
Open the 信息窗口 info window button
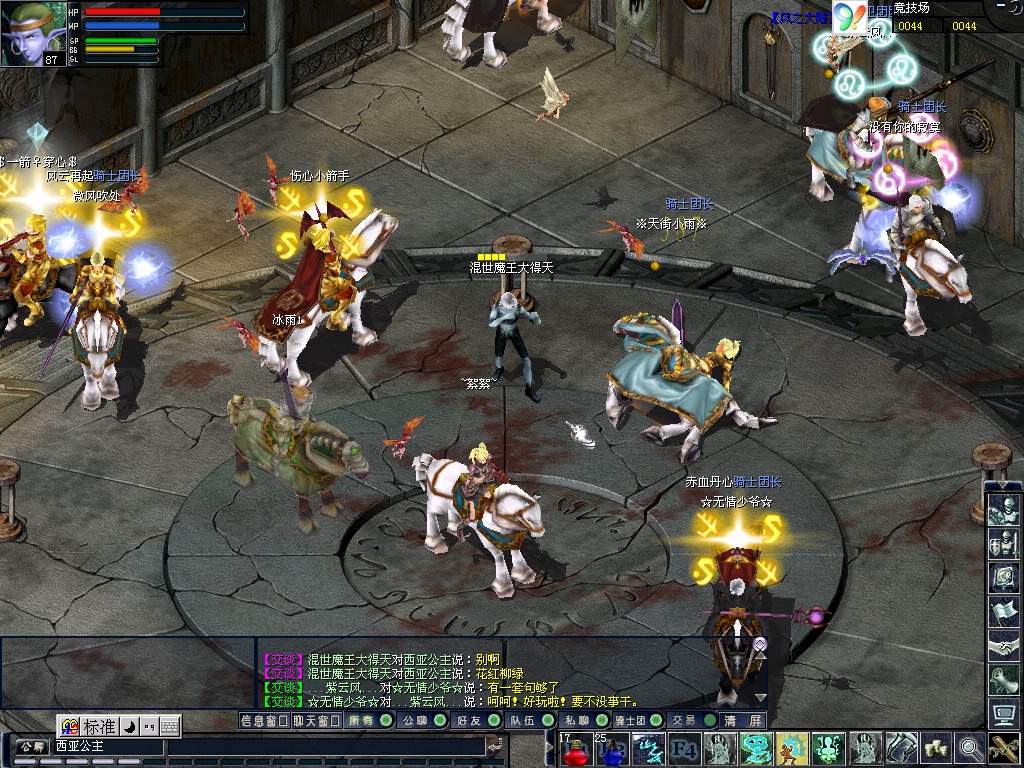264,720
